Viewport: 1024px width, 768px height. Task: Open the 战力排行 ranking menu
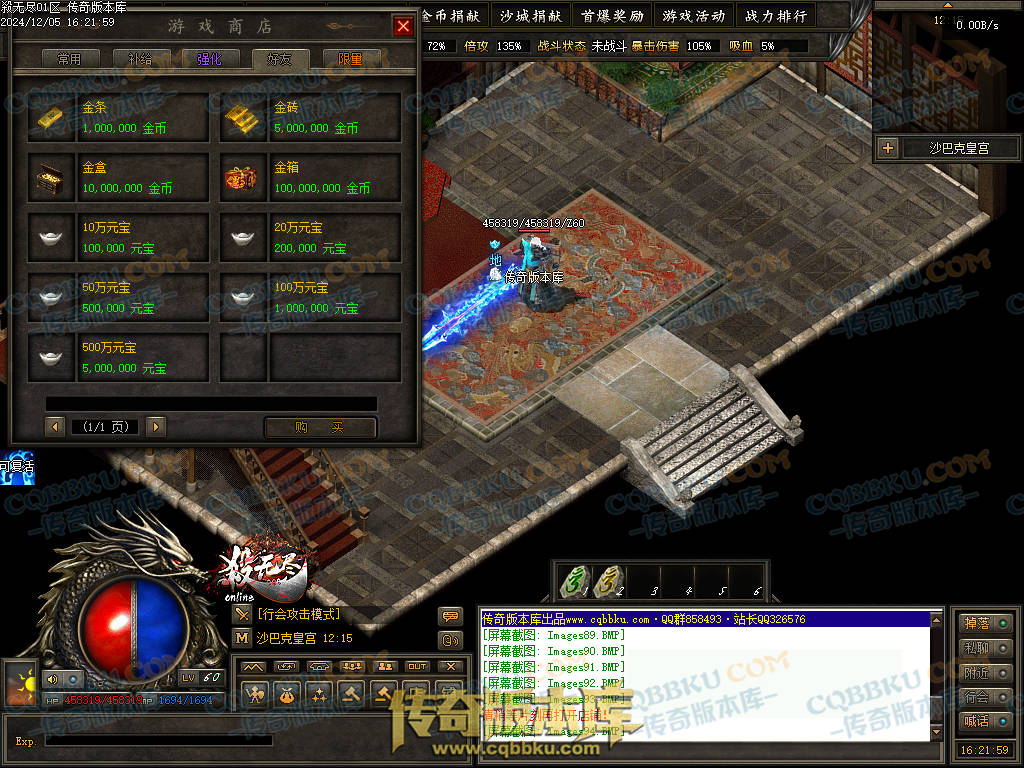pyautogui.click(x=777, y=16)
